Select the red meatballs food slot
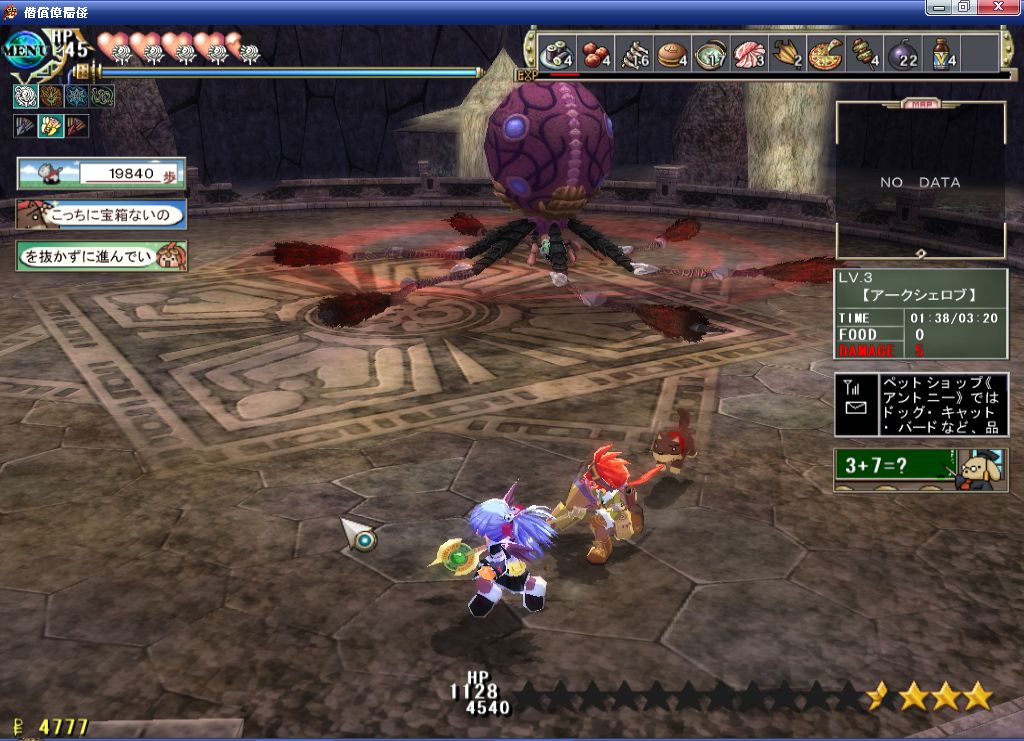 click(x=596, y=53)
